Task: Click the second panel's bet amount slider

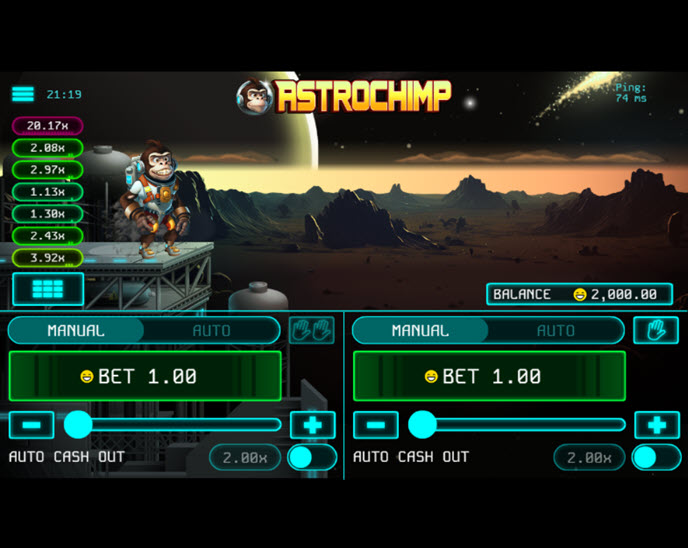Action: [x=520, y=425]
